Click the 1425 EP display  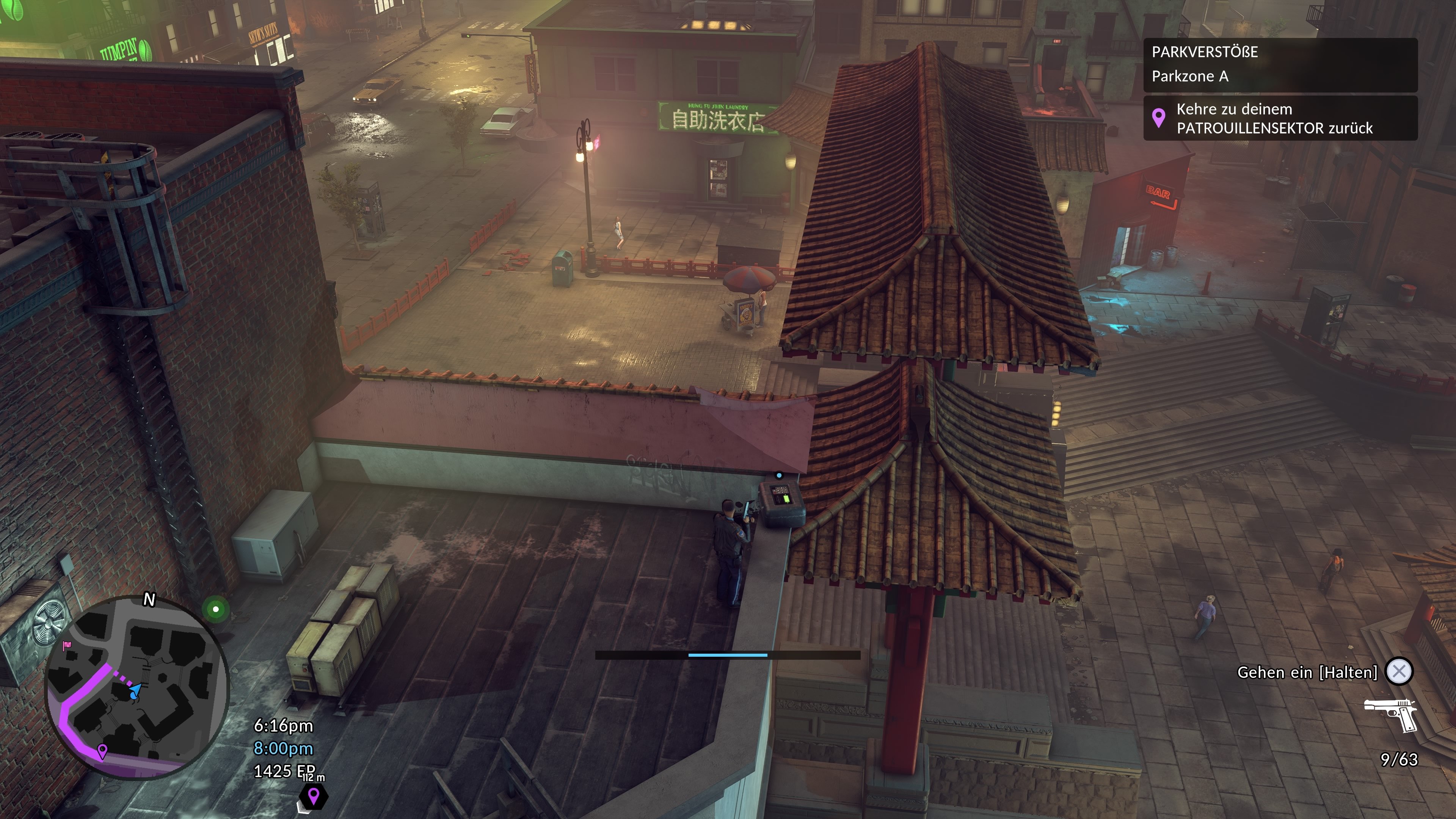point(282,770)
